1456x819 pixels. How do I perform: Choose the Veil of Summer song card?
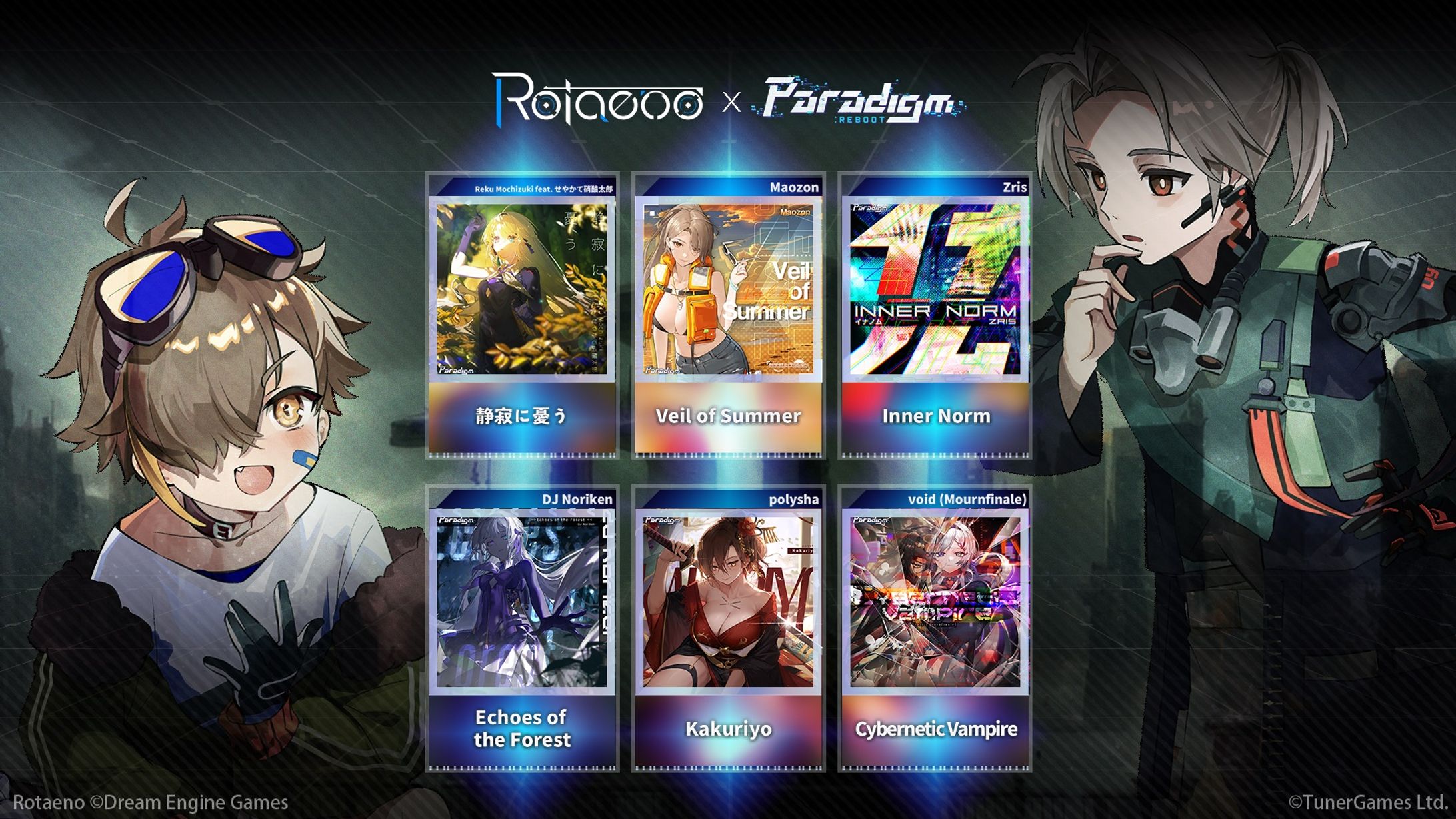coord(729,316)
